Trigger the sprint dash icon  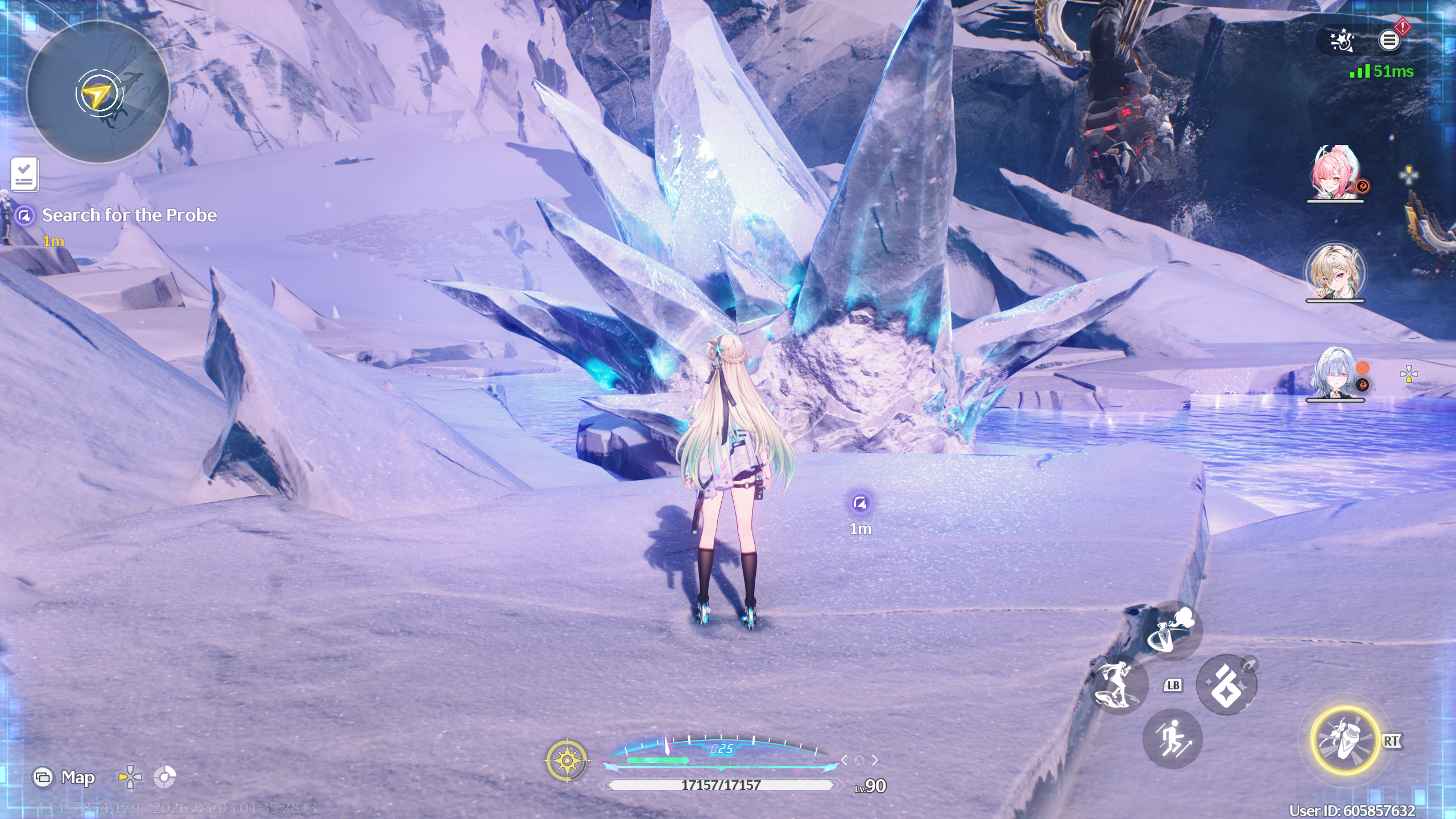pos(1172,739)
